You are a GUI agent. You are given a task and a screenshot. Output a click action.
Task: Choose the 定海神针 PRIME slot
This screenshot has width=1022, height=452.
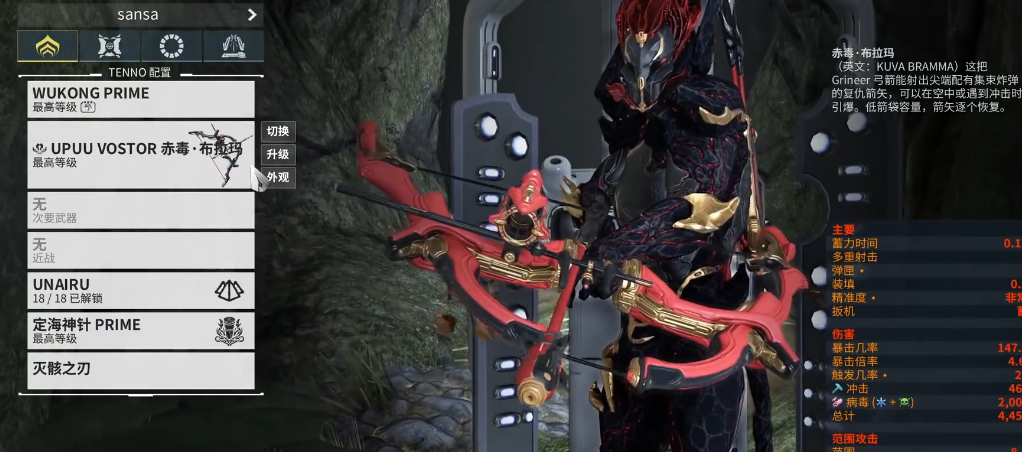(x=141, y=330)
